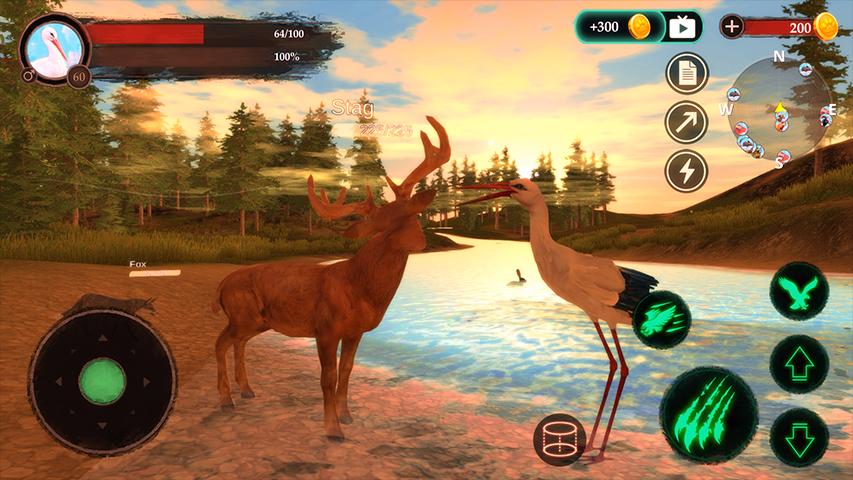Tap the green up arrow button
This screenshot has height=480, width=853.
799,364
